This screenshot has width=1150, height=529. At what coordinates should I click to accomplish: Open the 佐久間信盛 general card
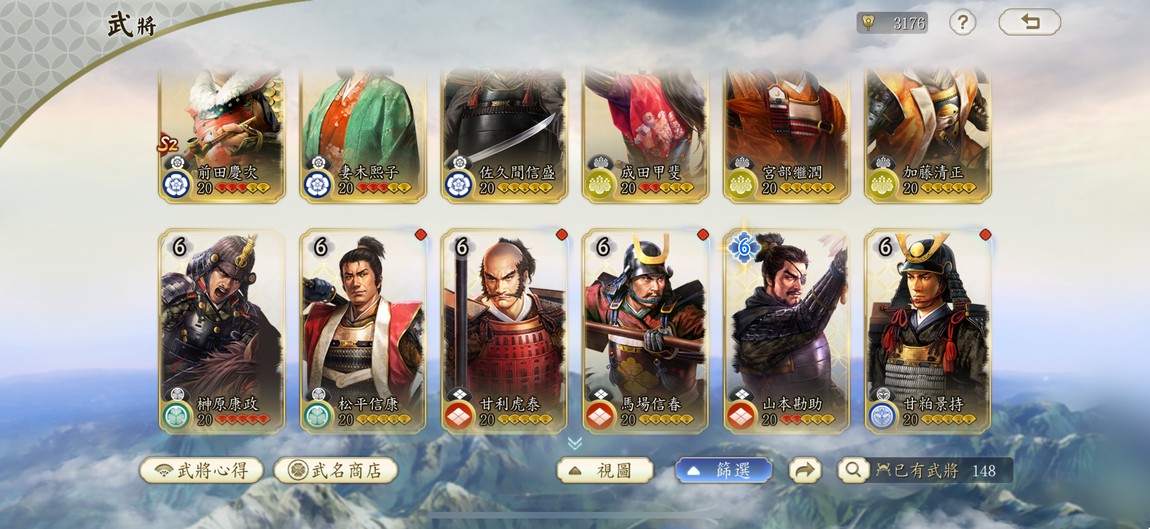pos(504,135)
